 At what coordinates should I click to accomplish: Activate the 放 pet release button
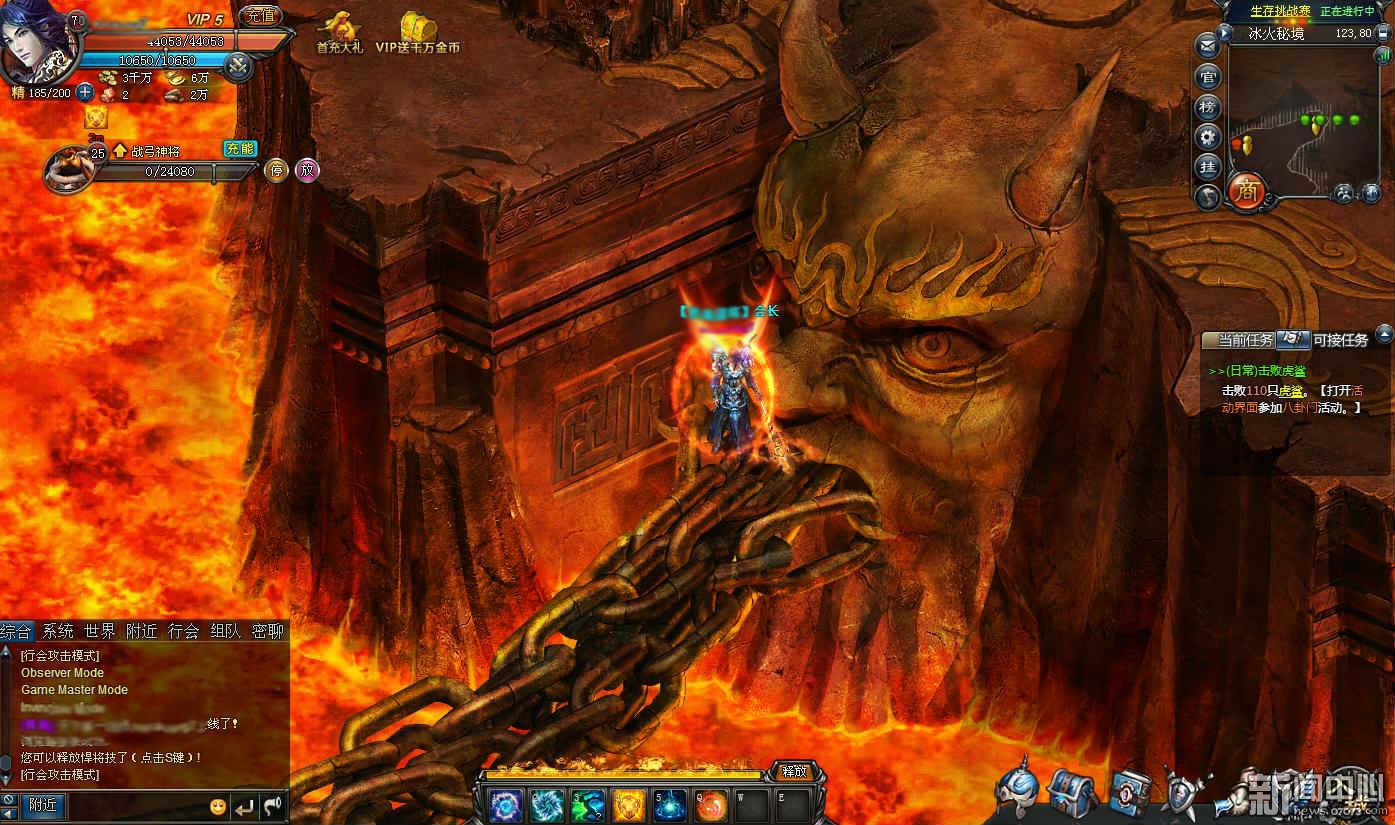click(307, 170)
